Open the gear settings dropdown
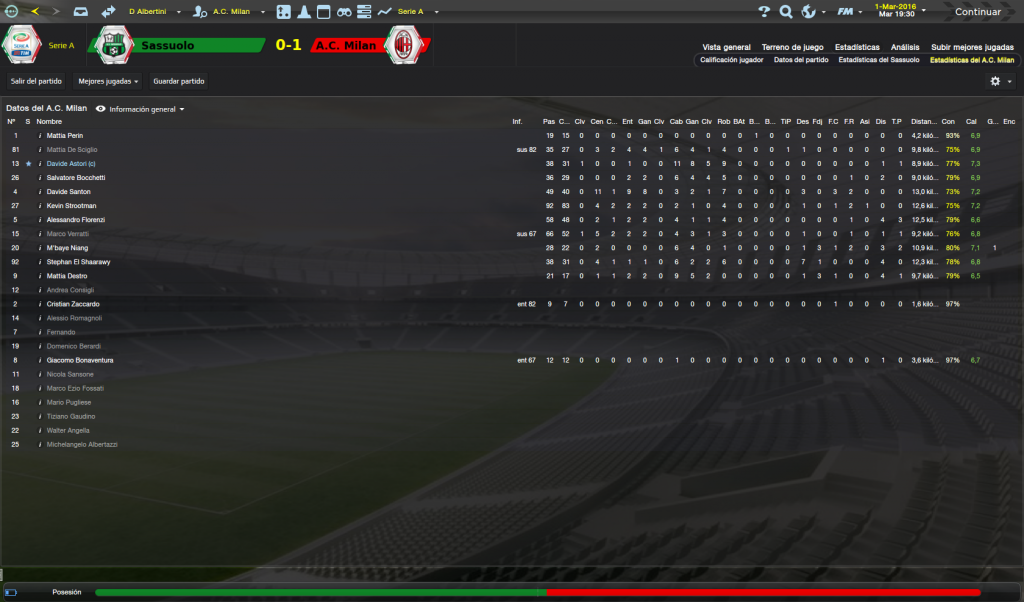Viewport: 1024px width, 602px height. coord(1000,81)
